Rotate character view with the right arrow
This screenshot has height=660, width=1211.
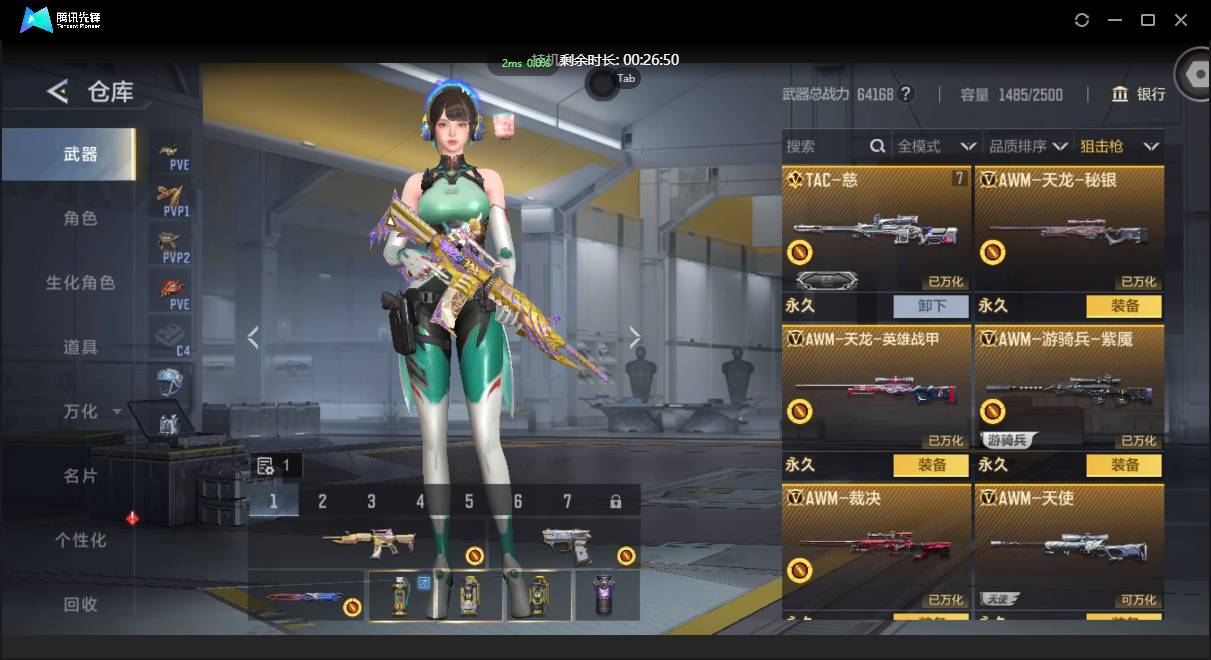(x=634, y=338)
